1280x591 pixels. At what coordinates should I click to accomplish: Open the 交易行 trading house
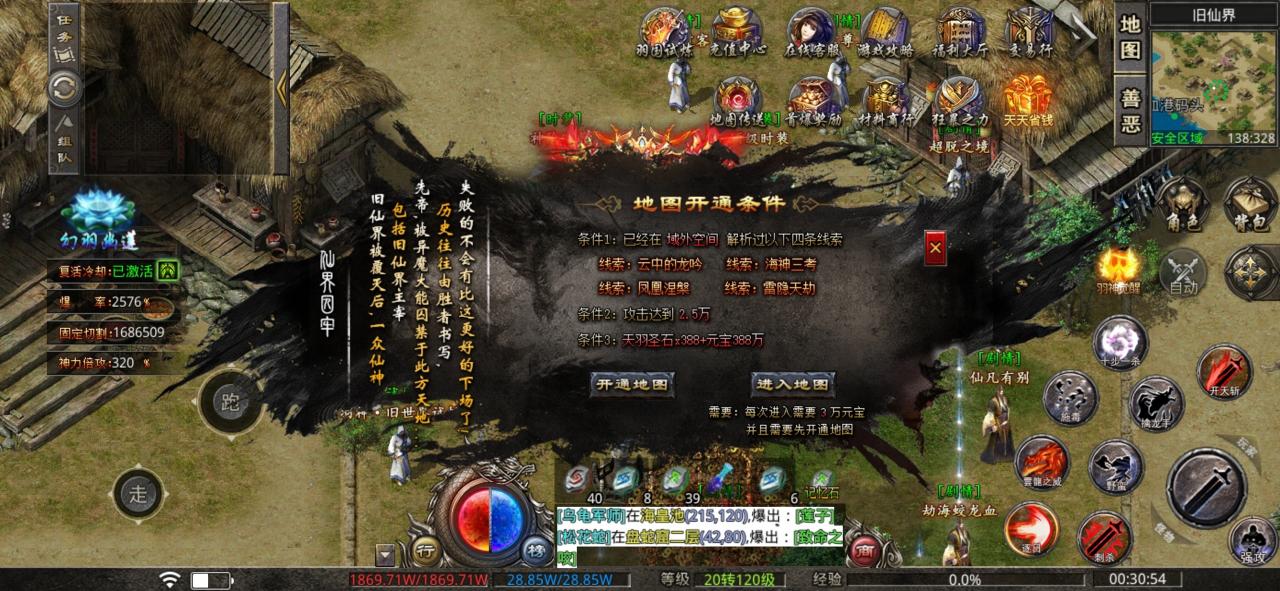click(1031, 31)
